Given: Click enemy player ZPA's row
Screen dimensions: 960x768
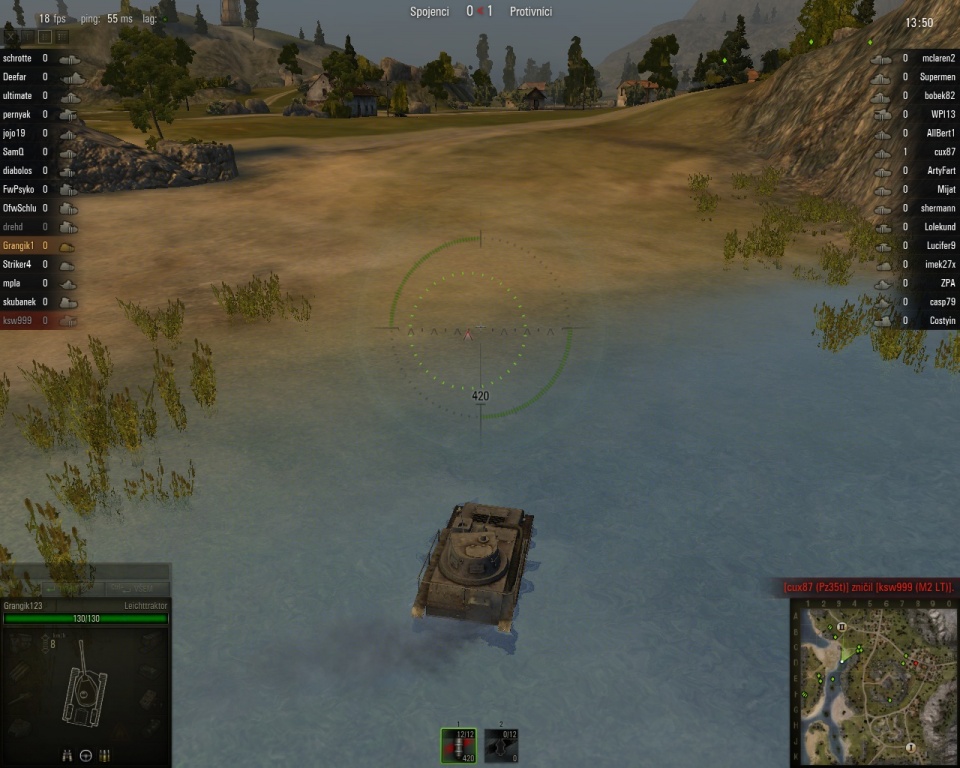Looking at the screenshot, I should [918, 283].
